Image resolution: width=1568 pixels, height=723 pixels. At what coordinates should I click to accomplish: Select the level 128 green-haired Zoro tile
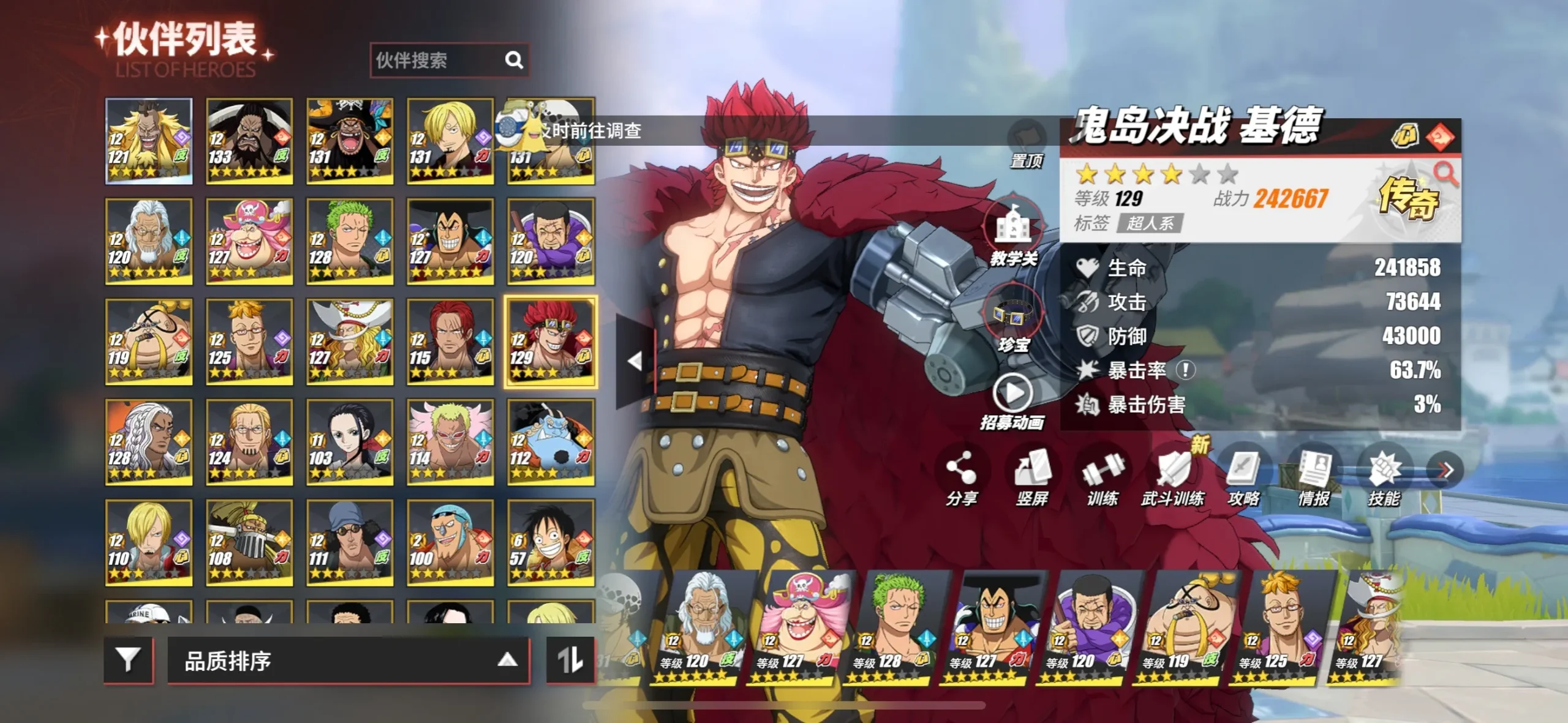(x=349, y=241)
